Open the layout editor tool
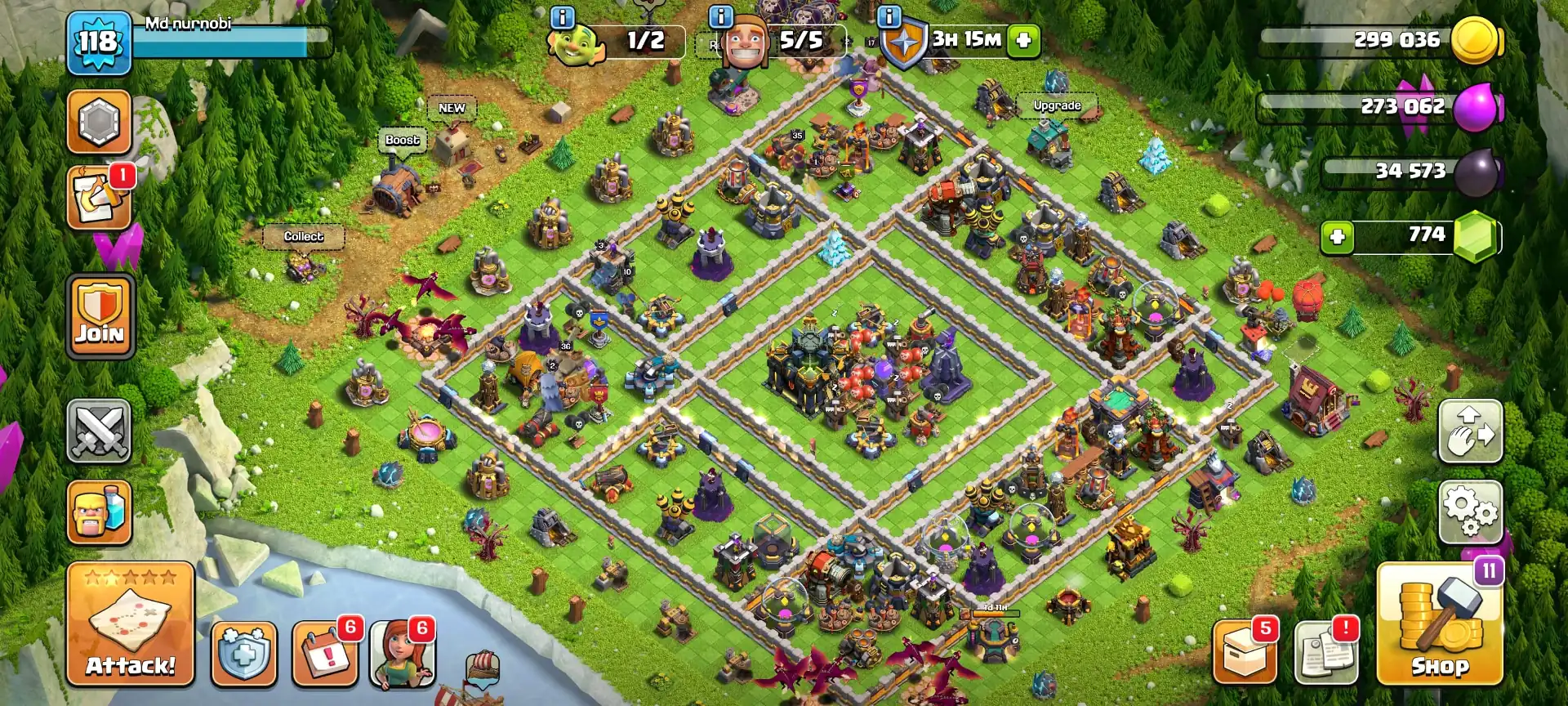 coord(1470,431)
